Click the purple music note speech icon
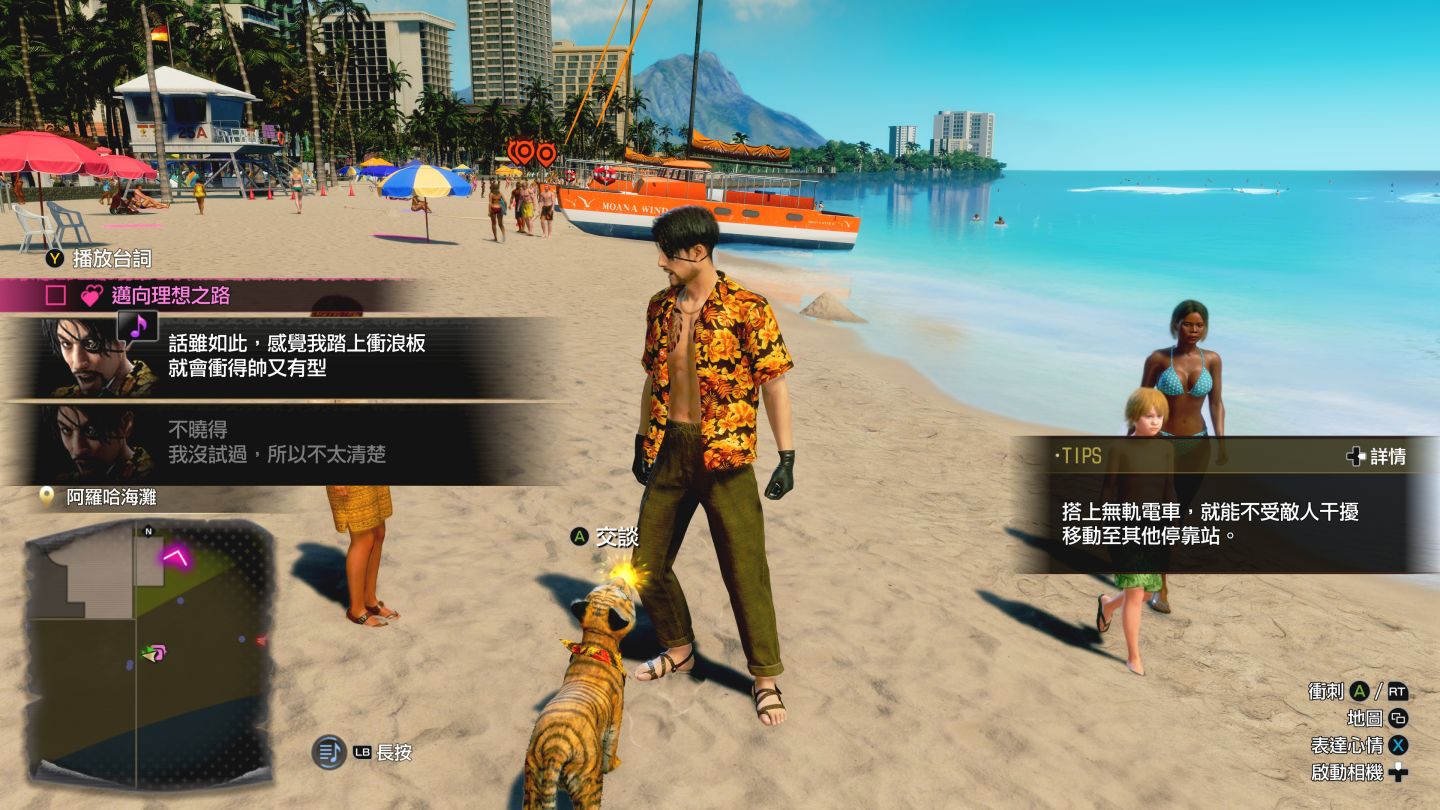1440x810 pixels. point(138,325)
